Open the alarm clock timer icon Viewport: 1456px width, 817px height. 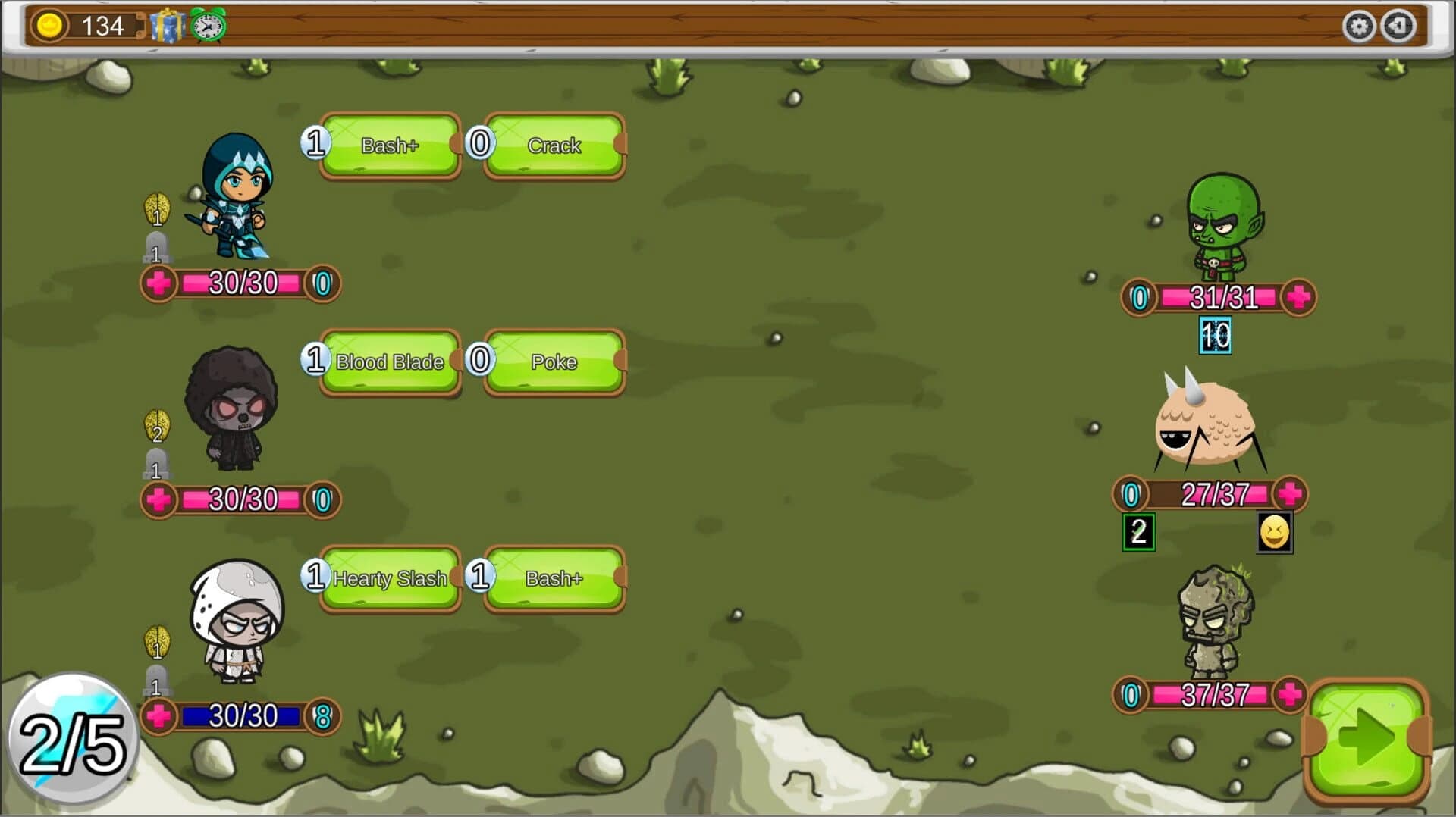pyautogui.click(x=206, y=25)
